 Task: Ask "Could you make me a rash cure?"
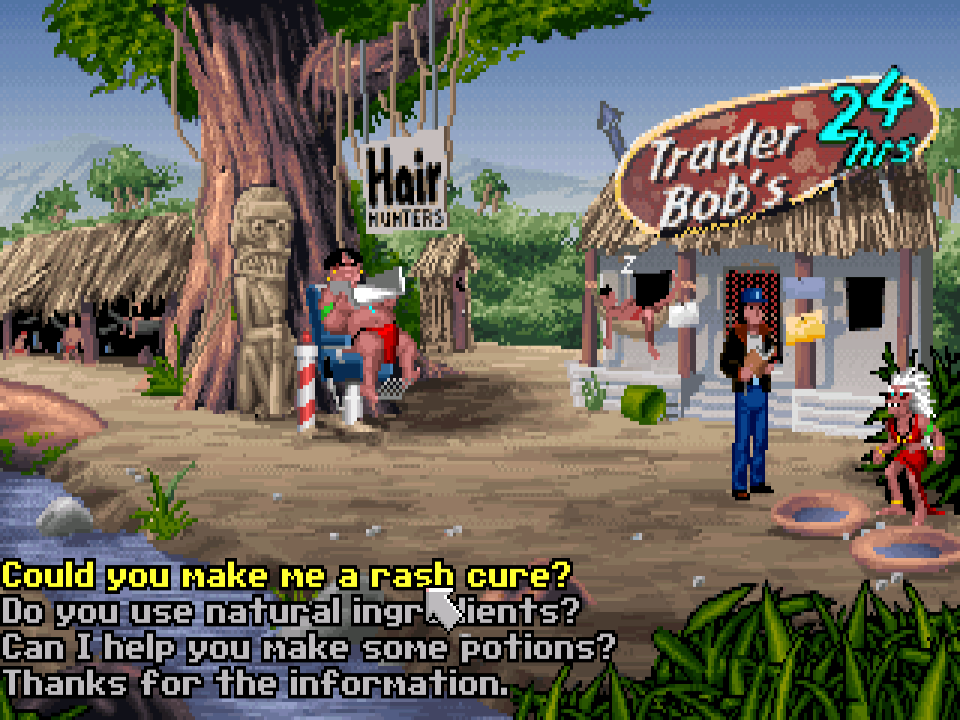pos(286,576)
